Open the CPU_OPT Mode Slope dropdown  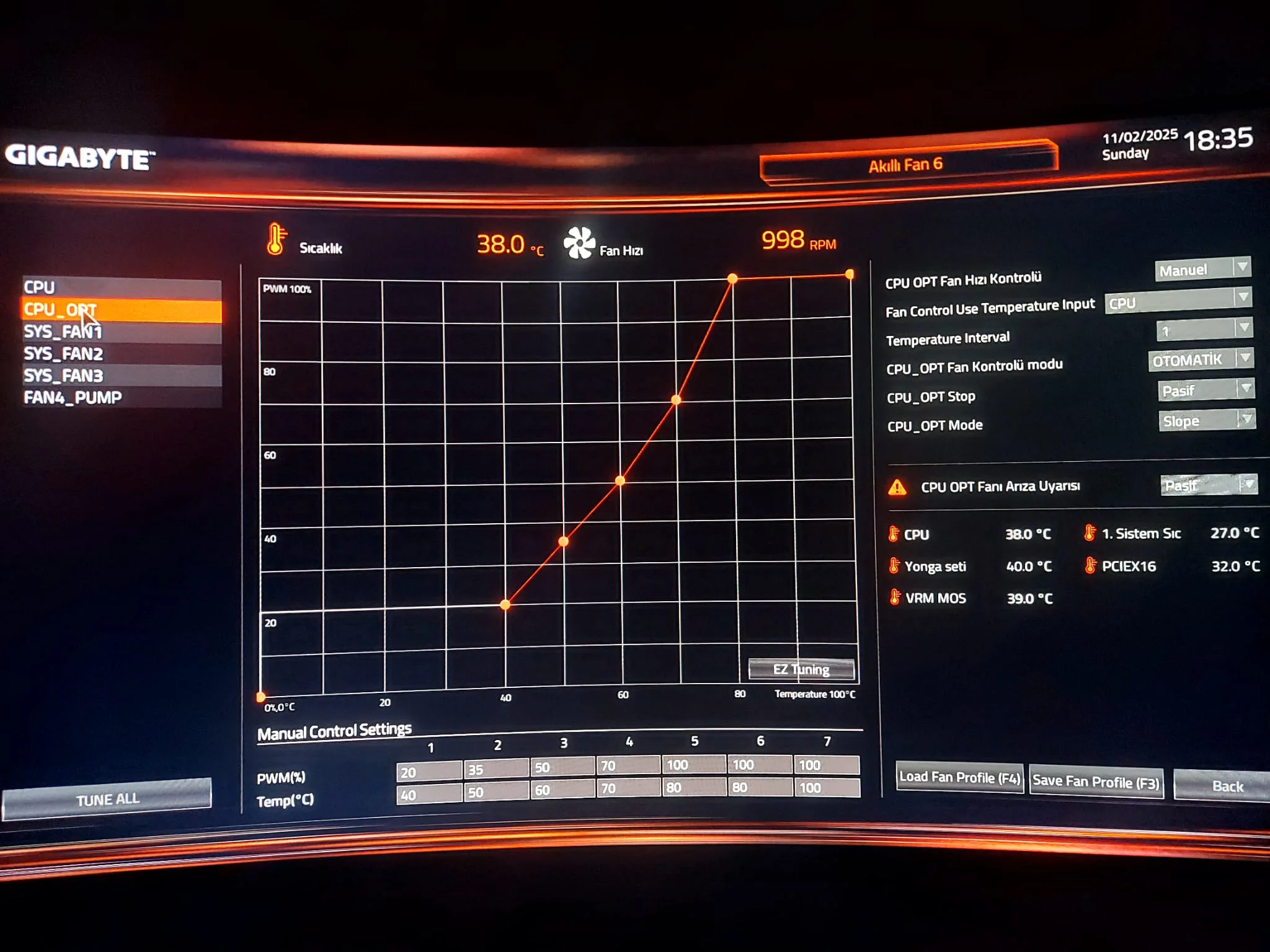tap(1207, 421)
